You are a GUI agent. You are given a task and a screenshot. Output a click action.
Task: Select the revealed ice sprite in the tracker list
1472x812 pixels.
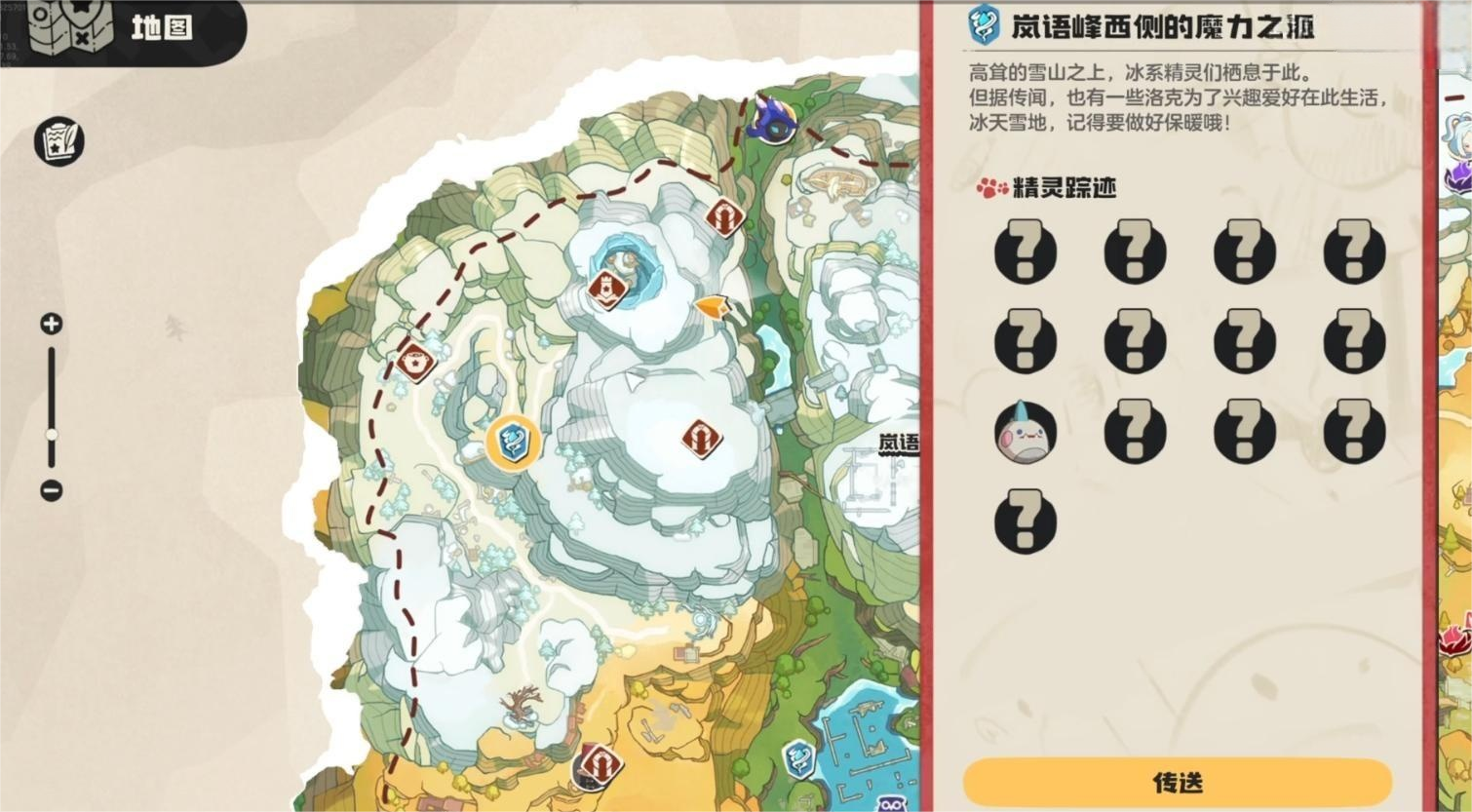pos(1025,432)
